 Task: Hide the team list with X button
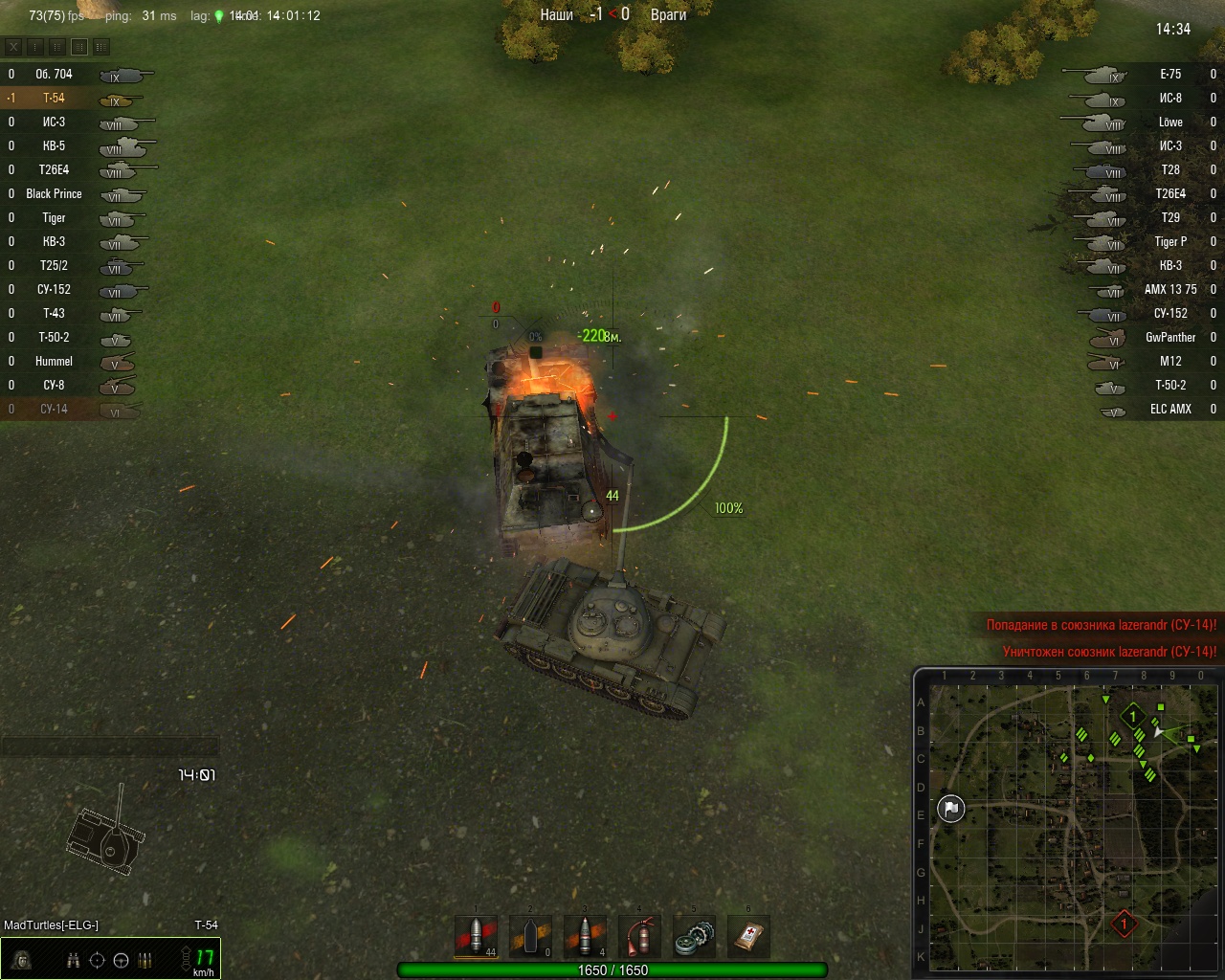point(13,46)
